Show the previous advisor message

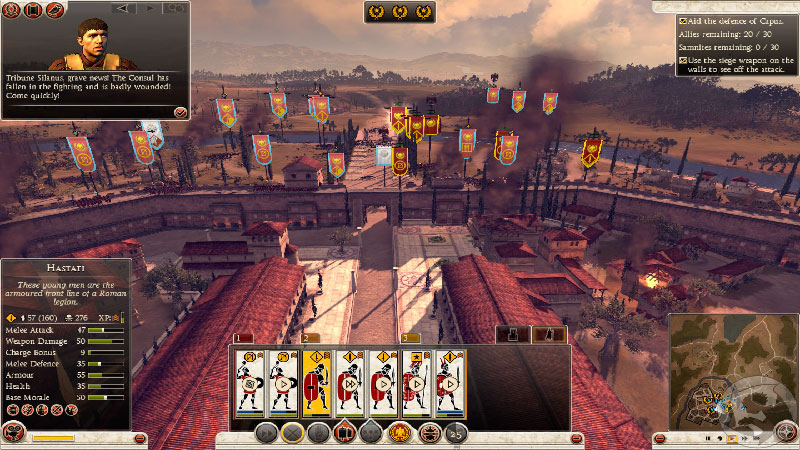(122, 8)
